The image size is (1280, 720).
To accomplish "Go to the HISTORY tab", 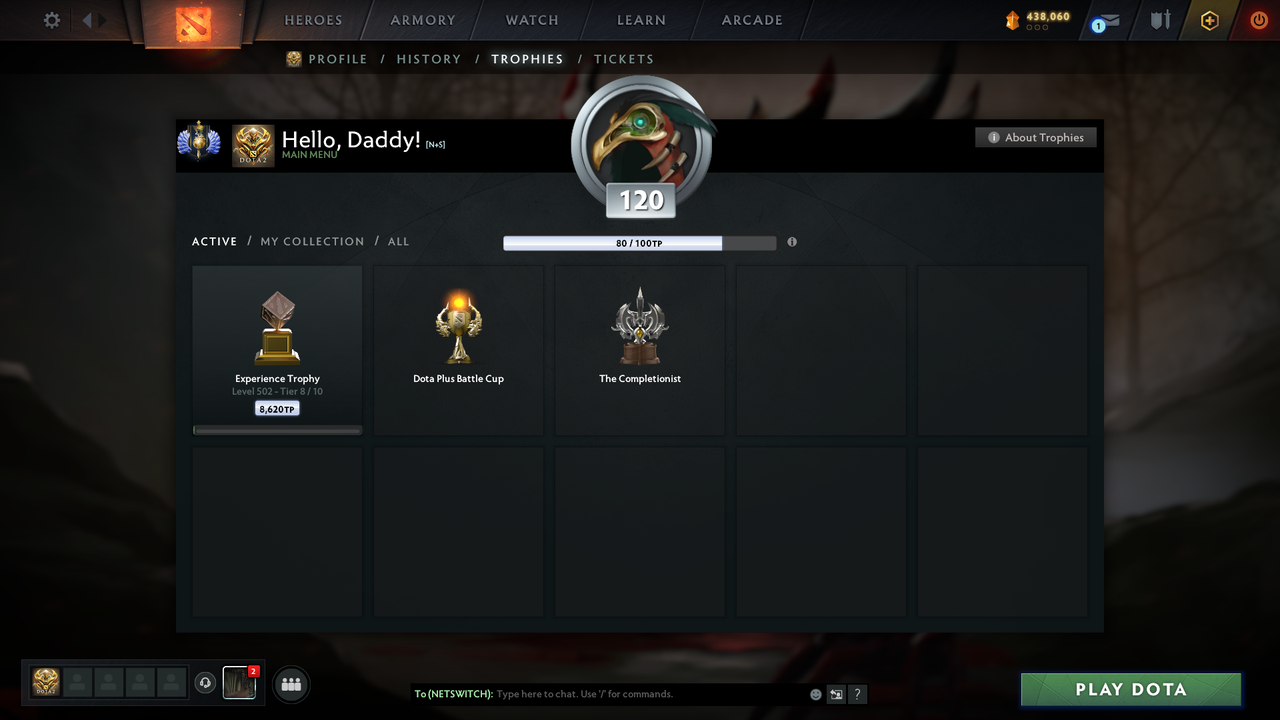I will point(428,59).
